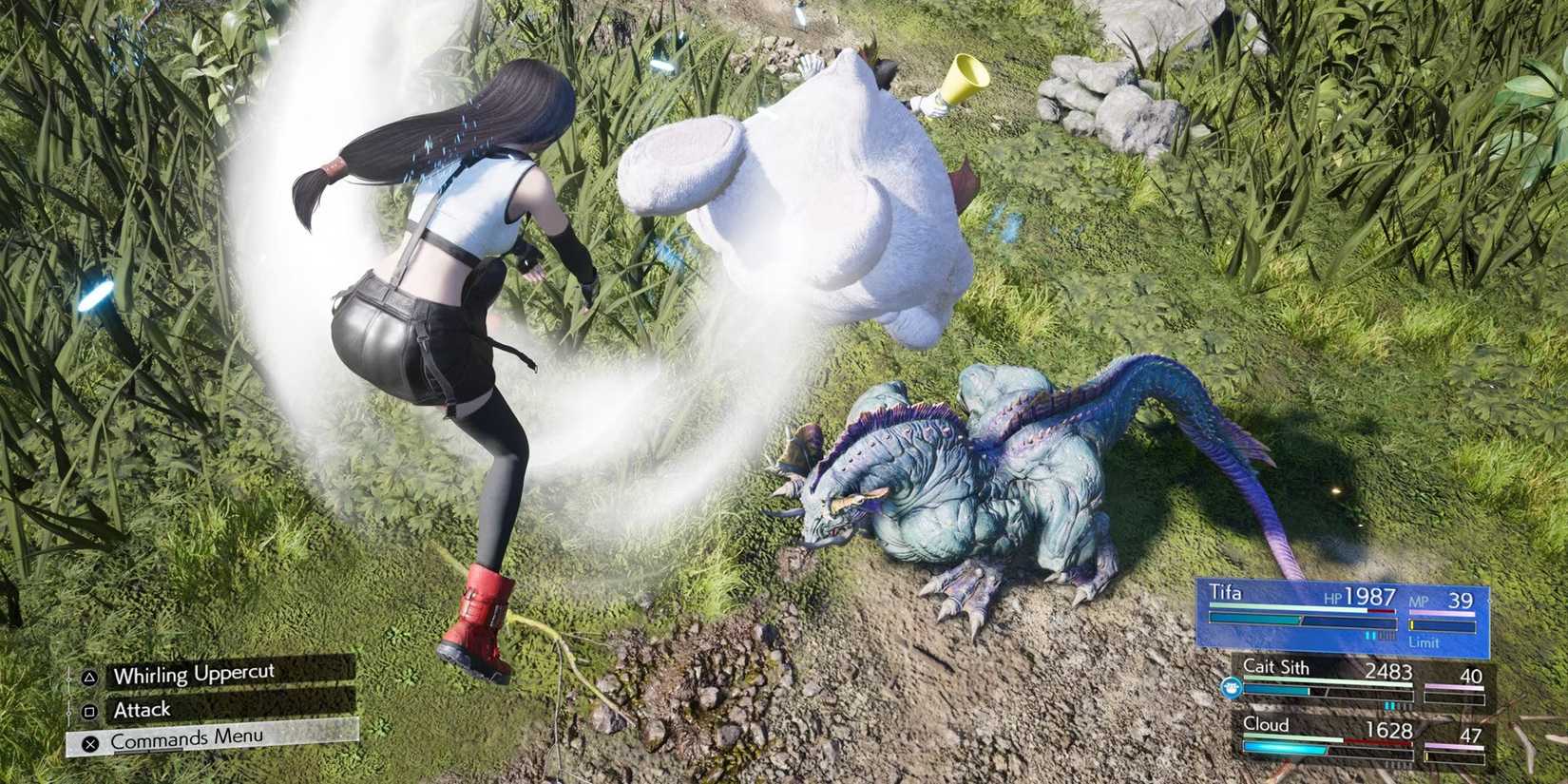
Task: Click the segmented synergy pips under Tifa's ATB bar
Action: (x=1378, y=636)
